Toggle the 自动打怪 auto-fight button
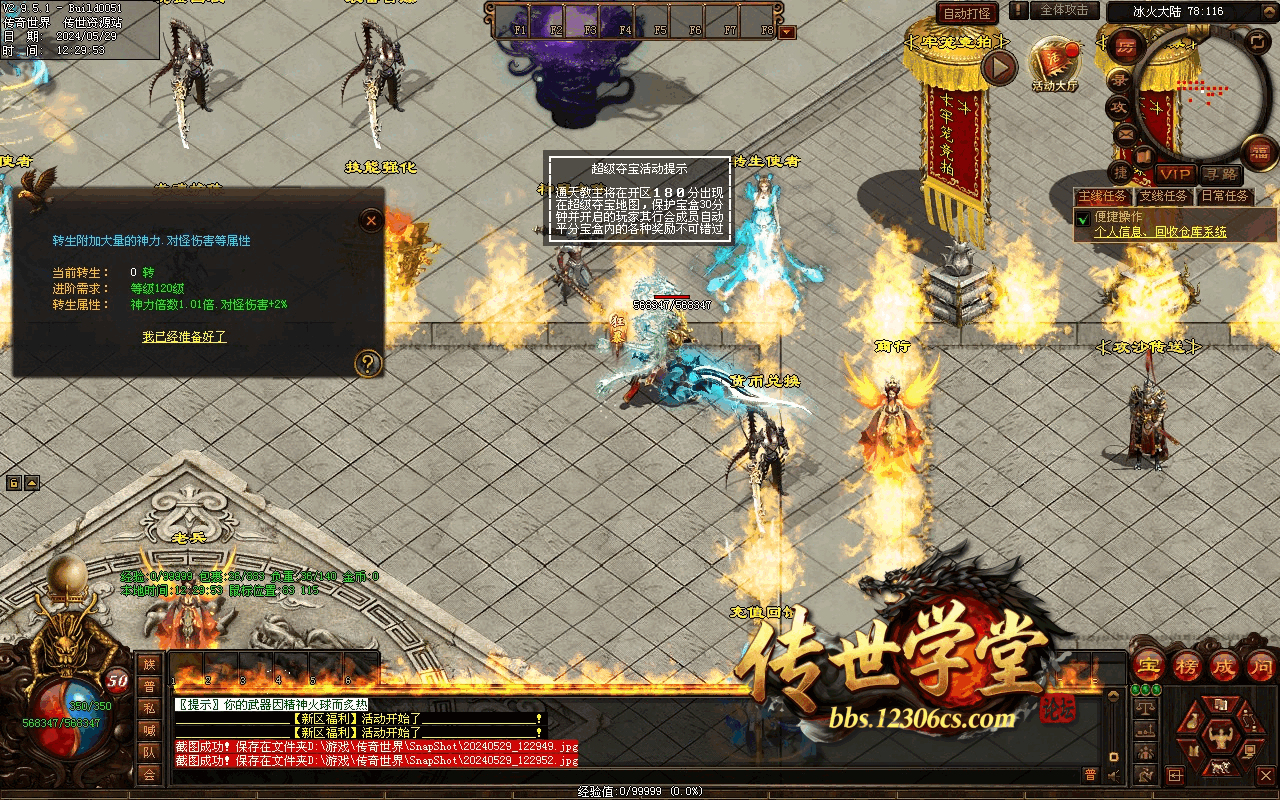1280x800 pixels. [967, 13]
